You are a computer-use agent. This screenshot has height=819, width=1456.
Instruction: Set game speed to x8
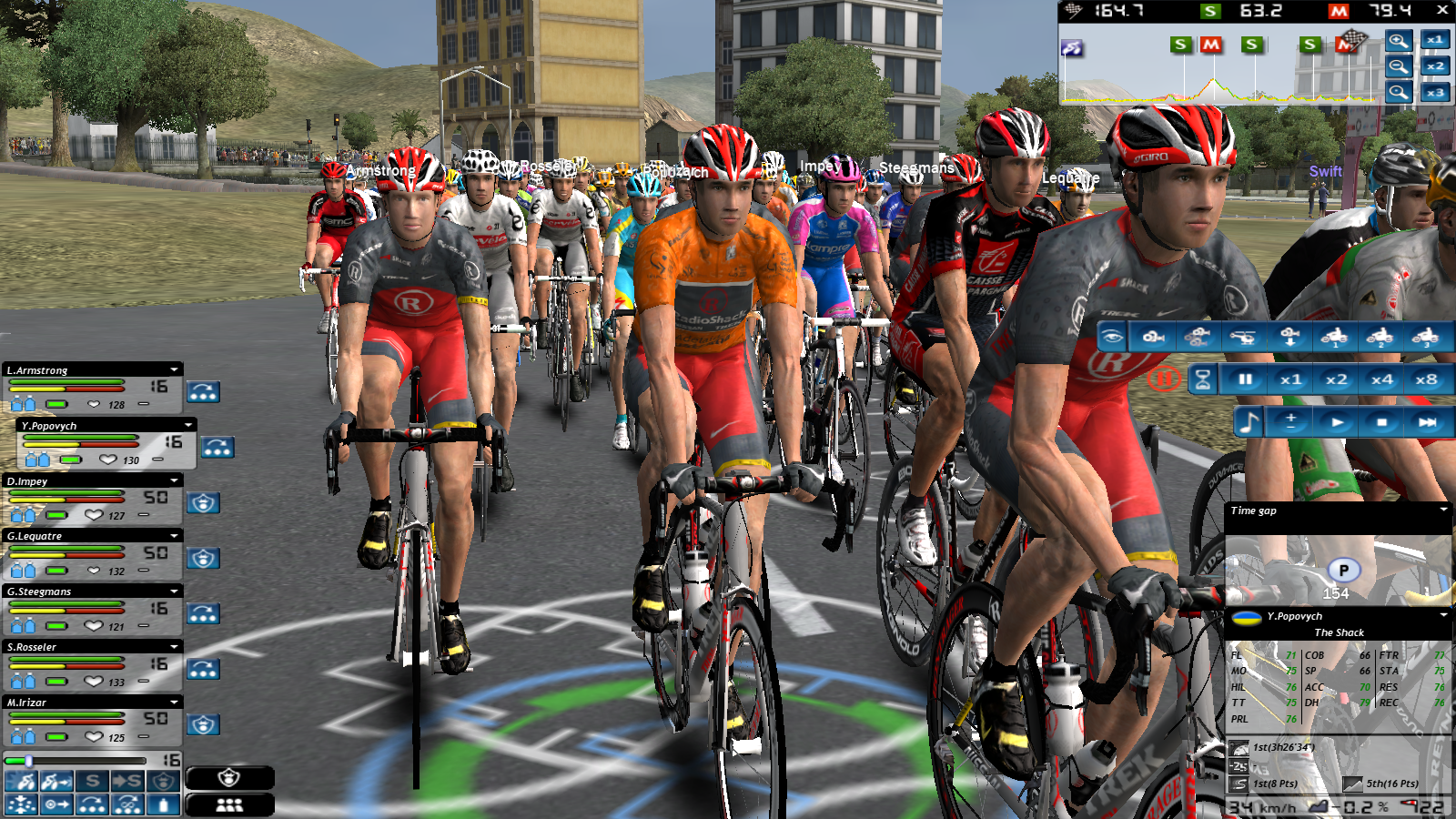coord(1426,379)
